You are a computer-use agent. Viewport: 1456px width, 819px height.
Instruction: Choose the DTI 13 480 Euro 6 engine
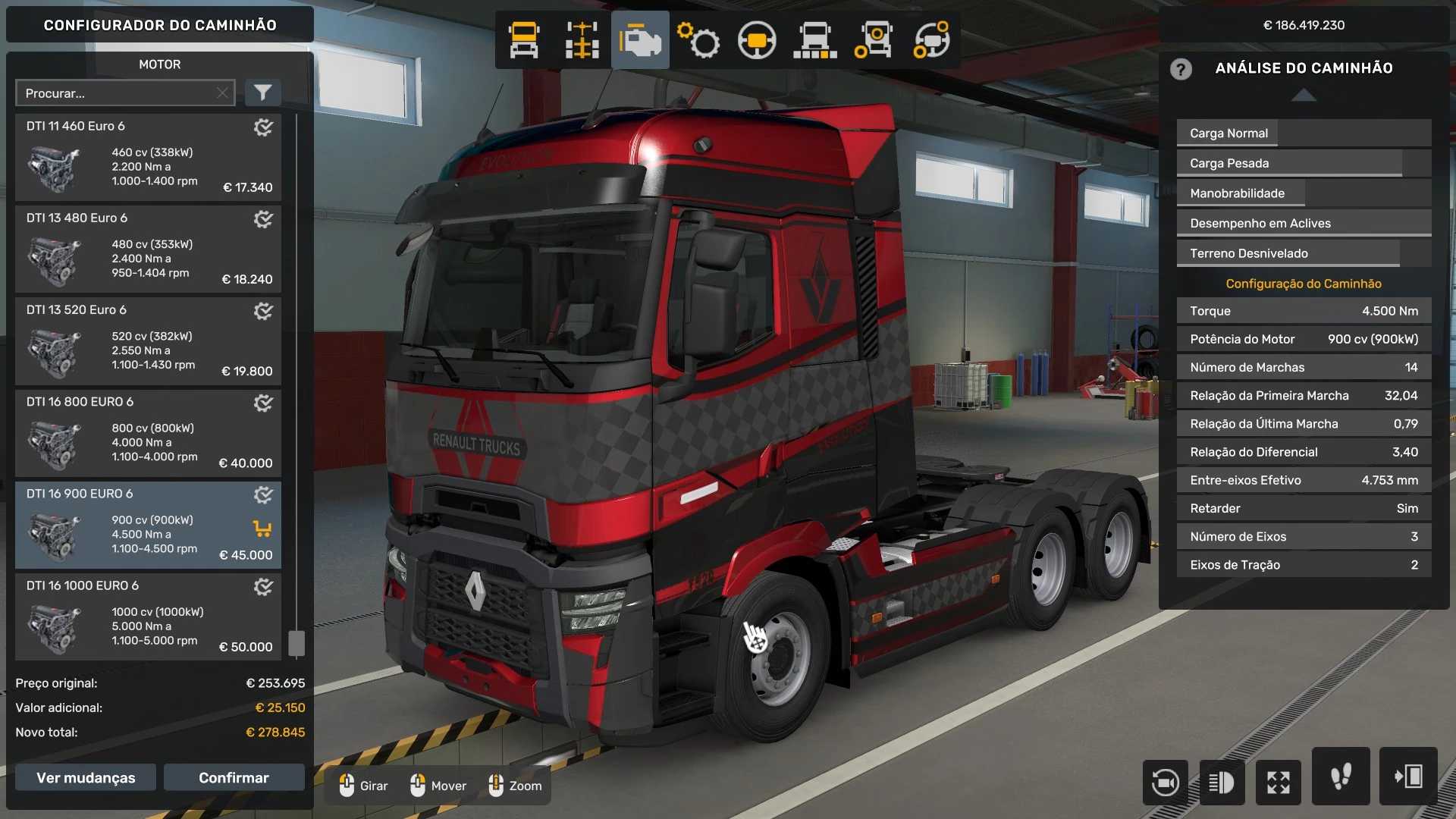148,249
